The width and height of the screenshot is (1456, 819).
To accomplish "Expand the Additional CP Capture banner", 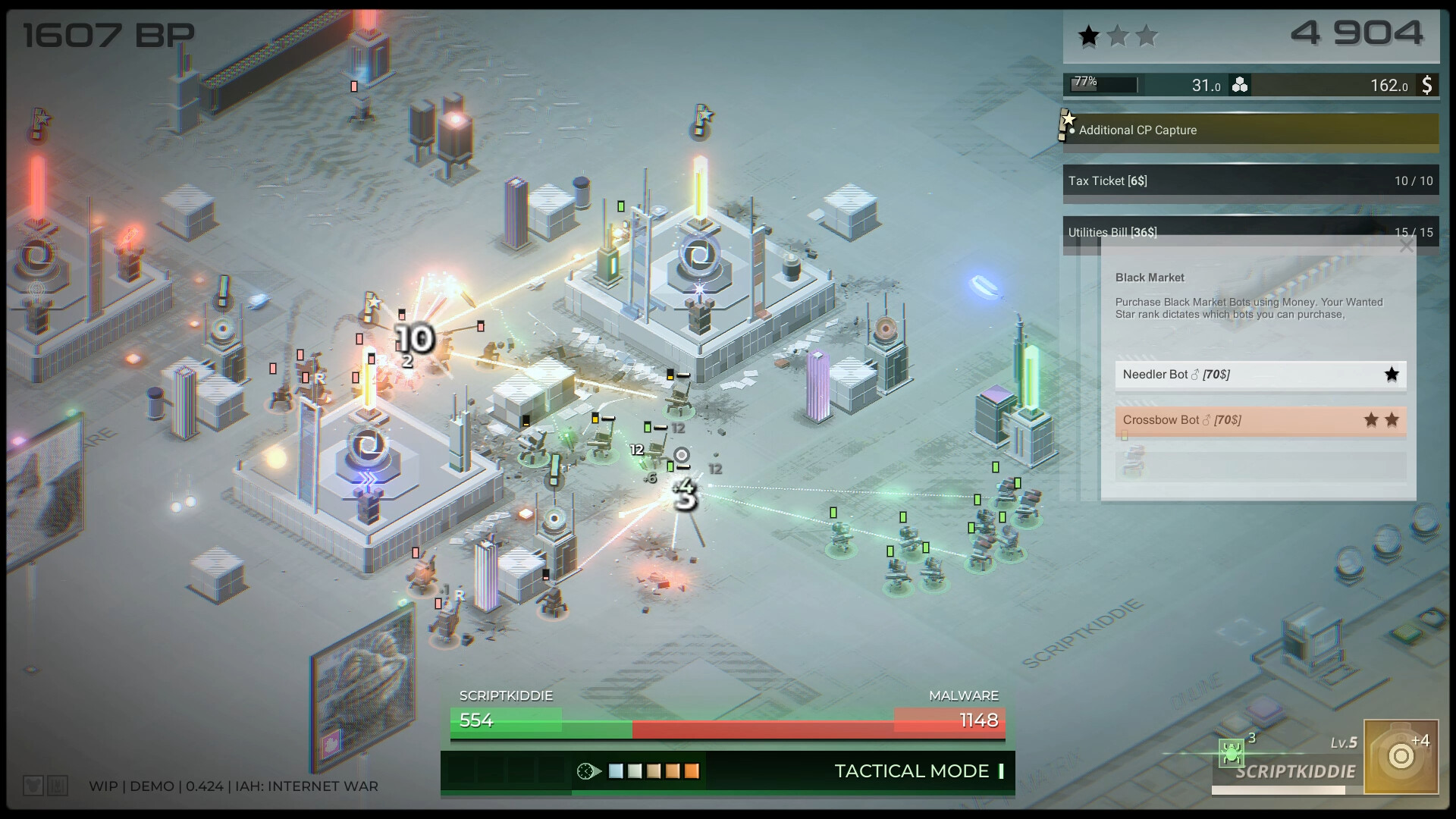I will [x=1250, y=130].
